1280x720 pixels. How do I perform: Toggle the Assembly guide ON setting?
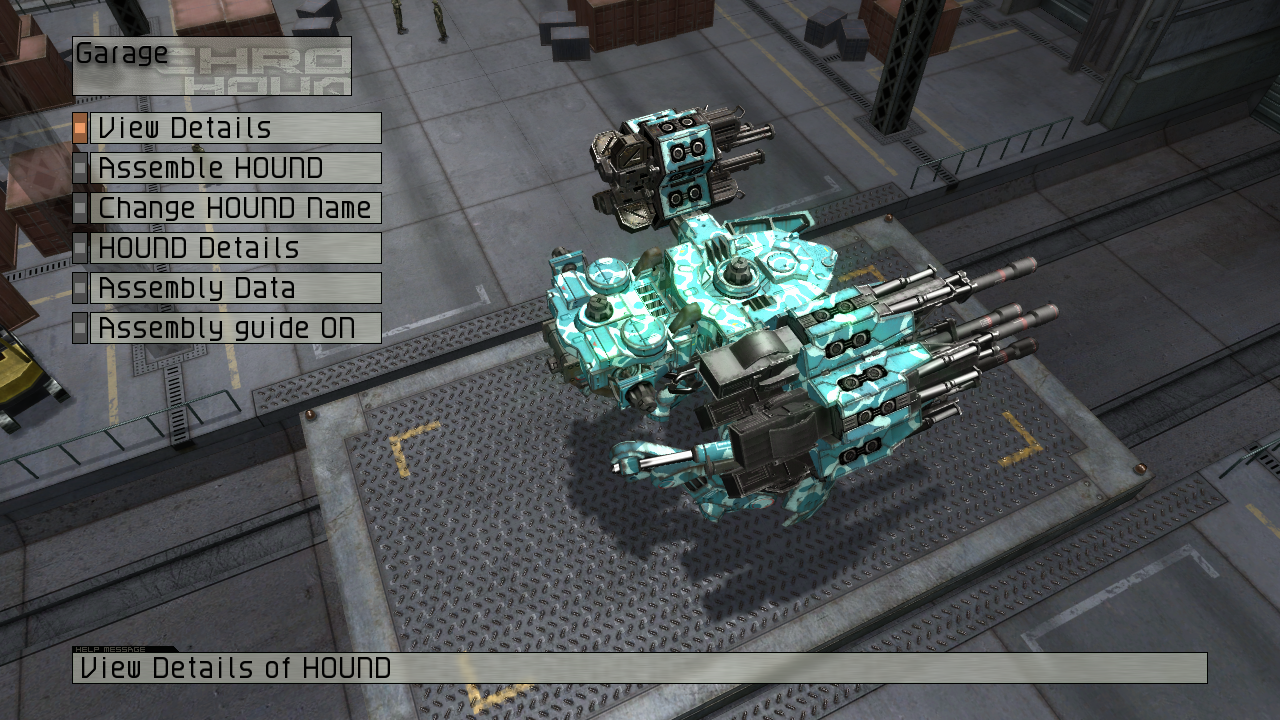(235, 328)
